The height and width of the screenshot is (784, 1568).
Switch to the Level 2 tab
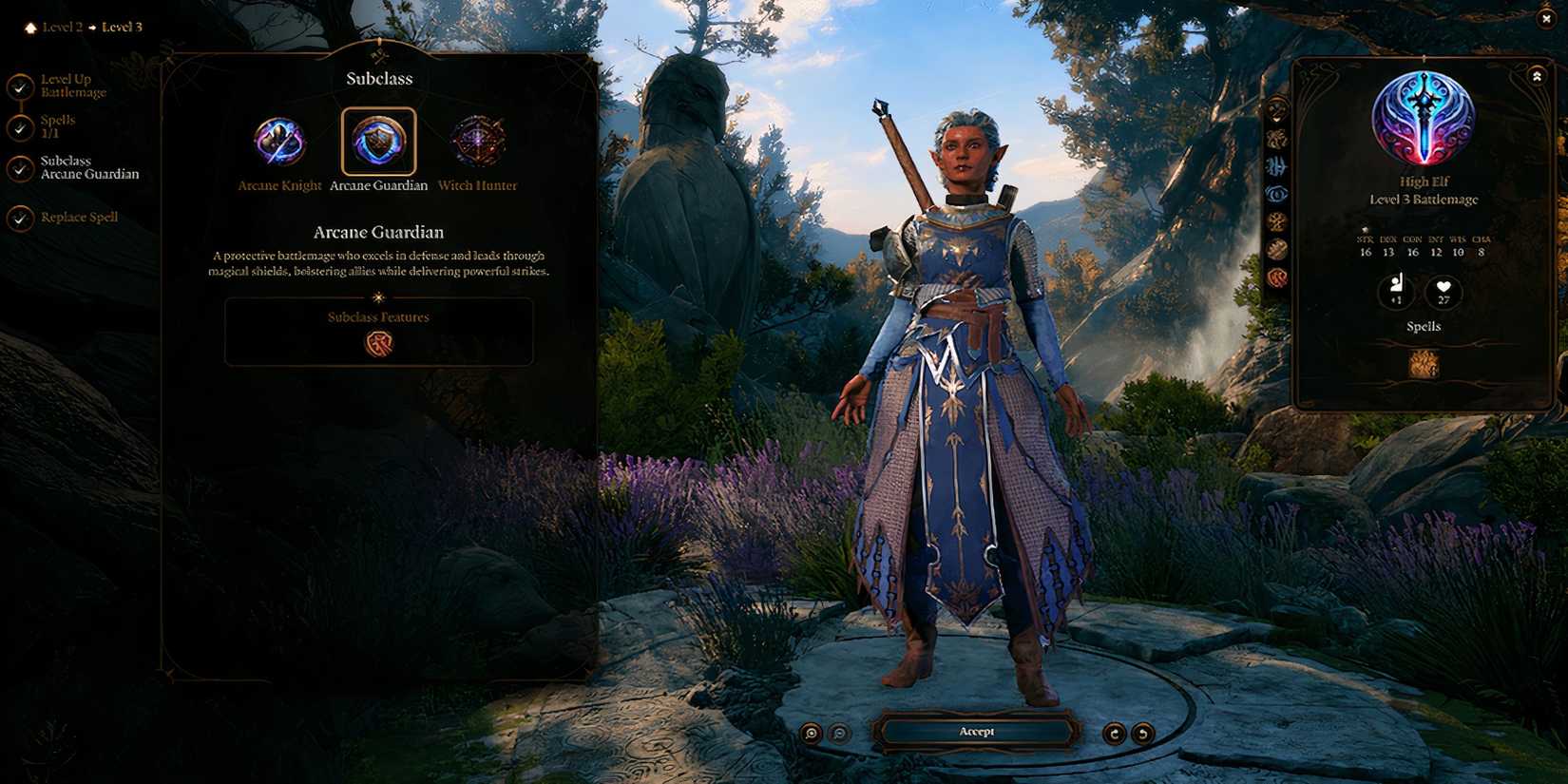(63, 27)
